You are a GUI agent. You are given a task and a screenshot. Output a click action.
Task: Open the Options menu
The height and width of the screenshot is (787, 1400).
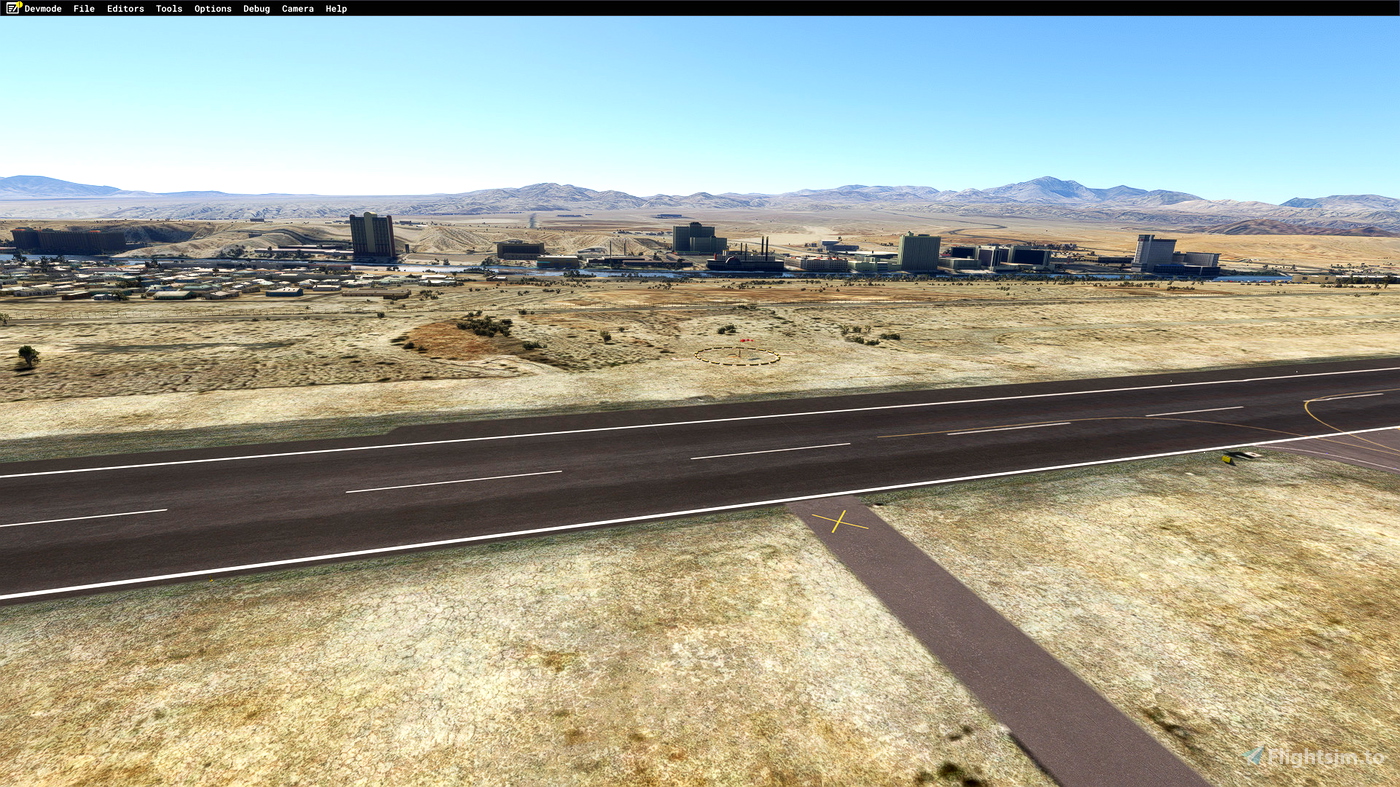(212, 8)
